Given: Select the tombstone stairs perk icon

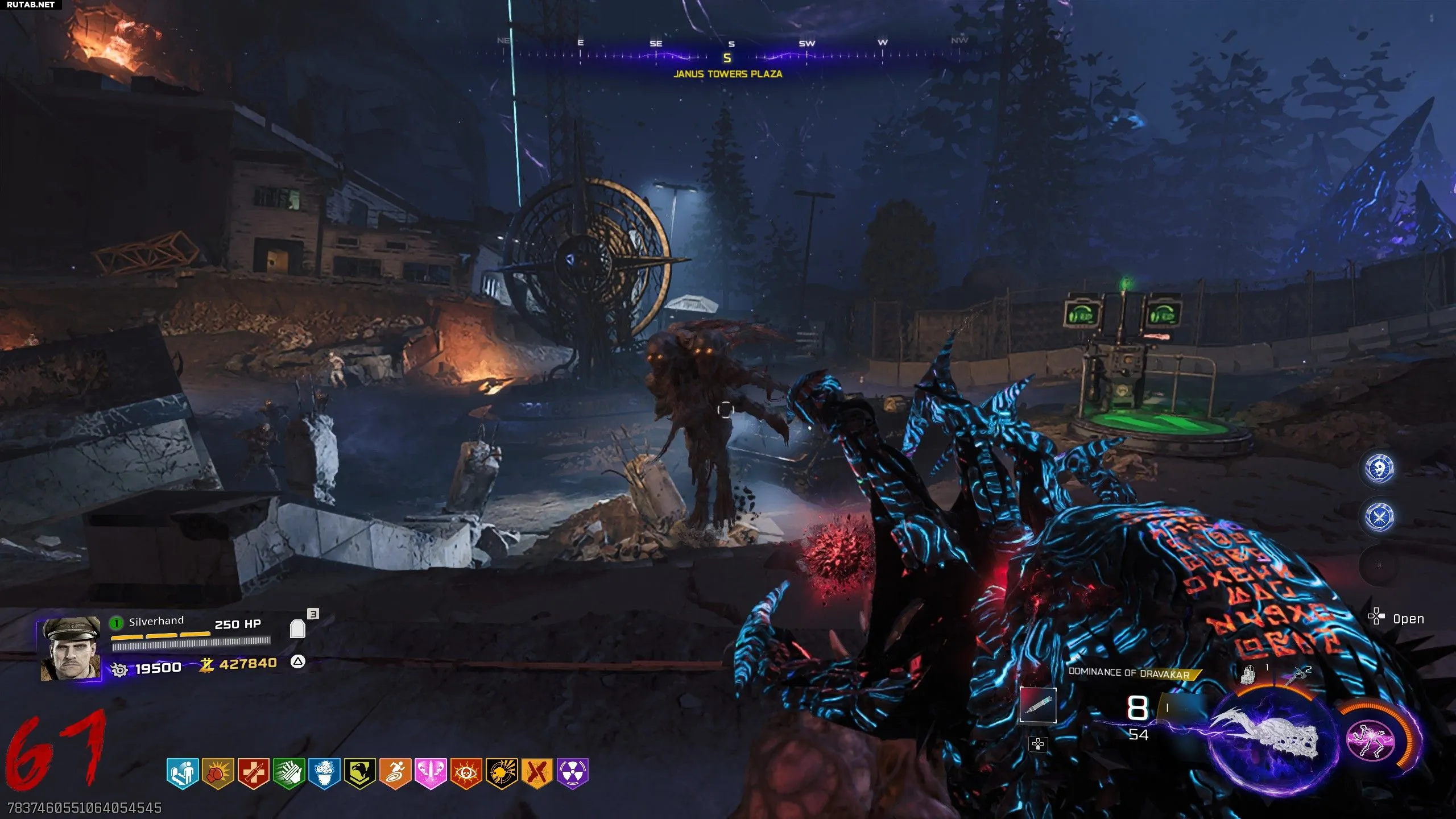Looking at the screenshot, I should [182, 773].
